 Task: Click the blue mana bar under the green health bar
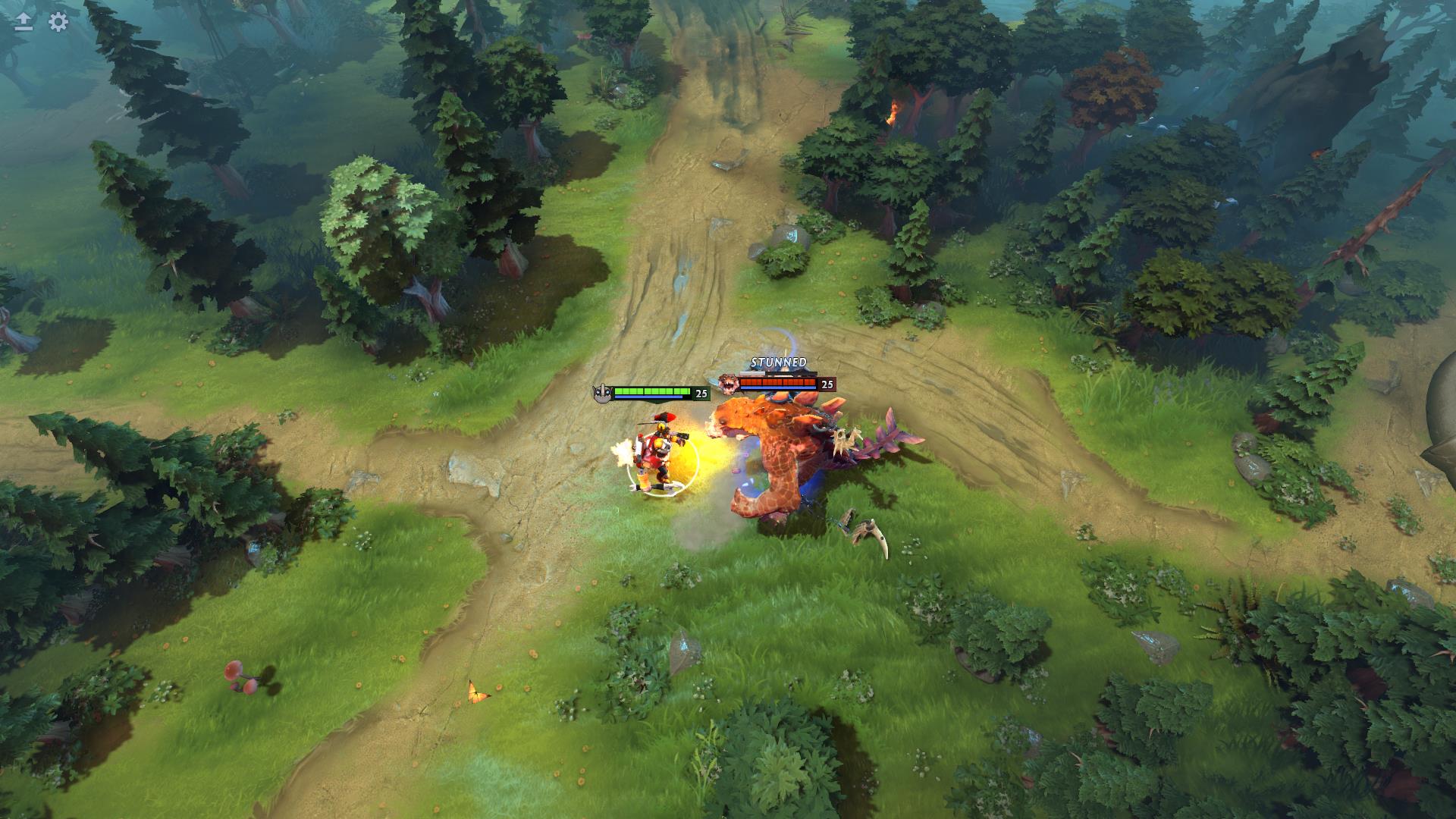(648, 397)
